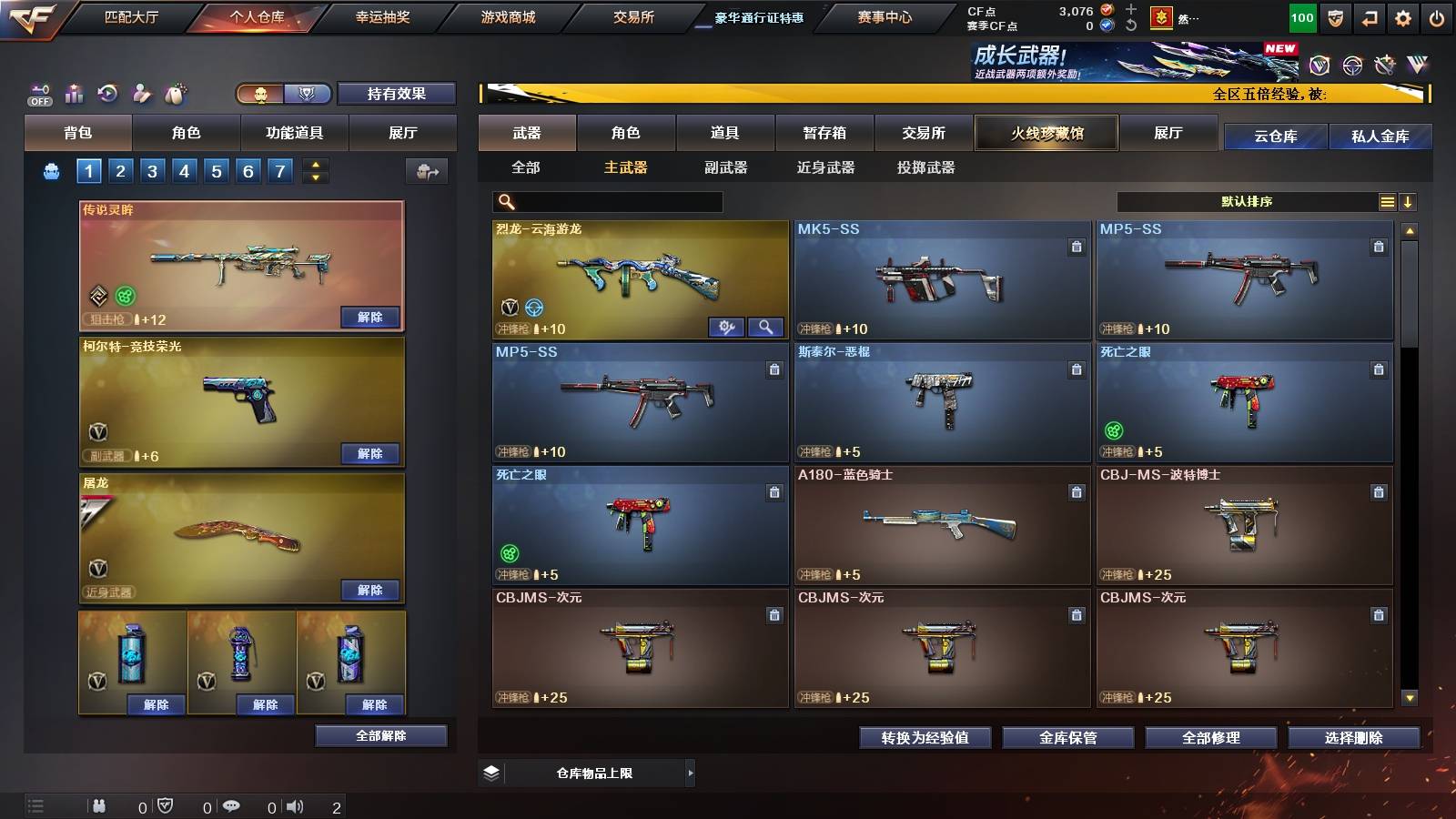Open the 幸运抽奖 menu at the top
Image resolution: width=1456 pixels, height=819 pixels.
(383, 15)
